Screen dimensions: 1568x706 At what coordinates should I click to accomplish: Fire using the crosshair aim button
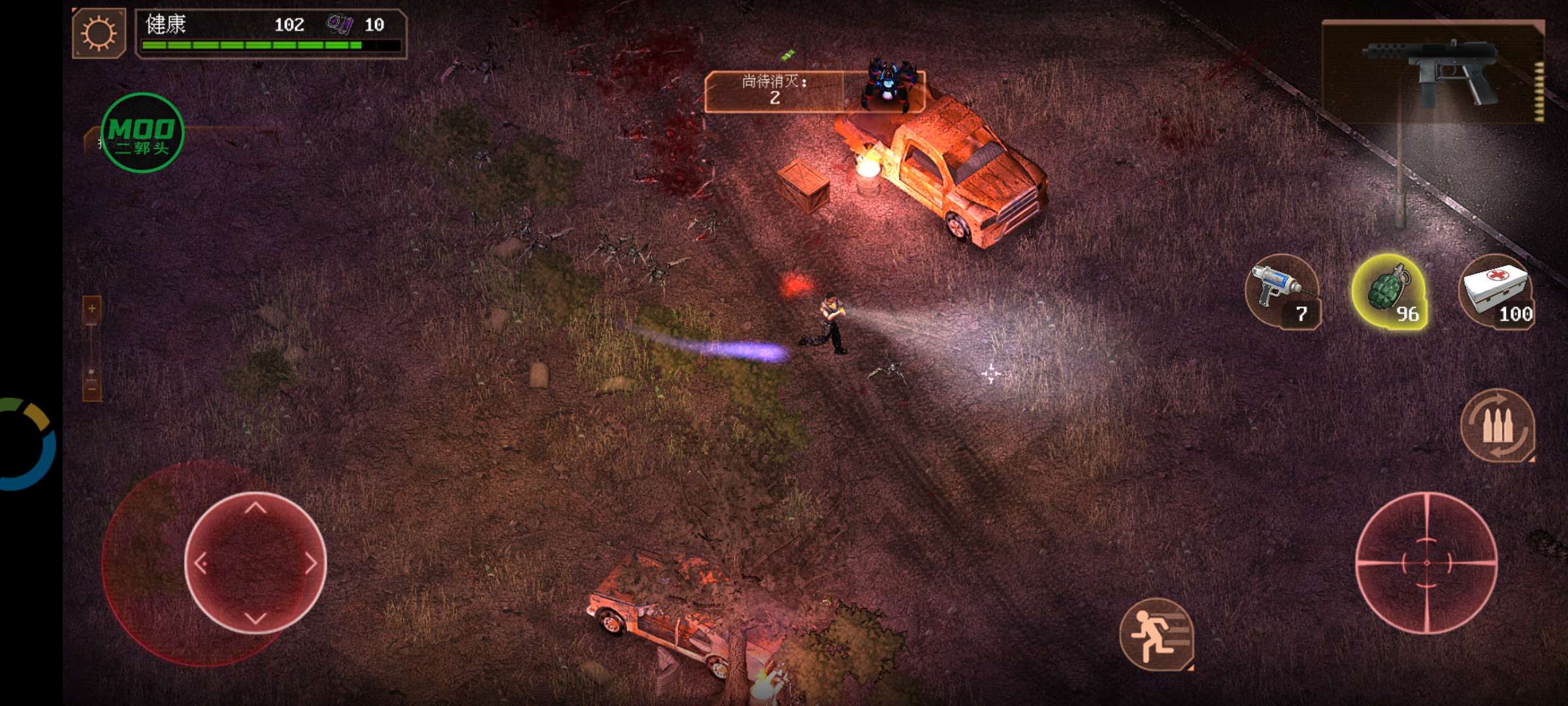(1427, 562)
